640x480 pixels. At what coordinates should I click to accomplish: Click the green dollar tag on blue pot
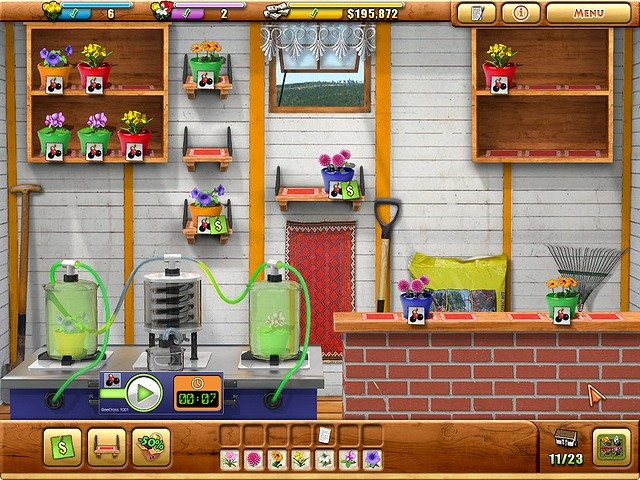click(x=351, y=190)
